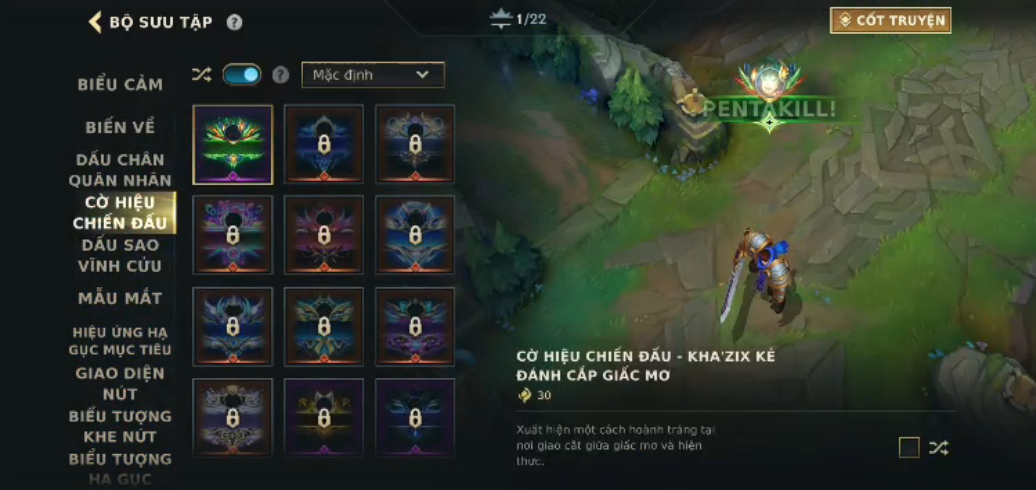Open the Mặc định sort dropdown
This screenshot has height=490, width=1036.
coord(373,75)
